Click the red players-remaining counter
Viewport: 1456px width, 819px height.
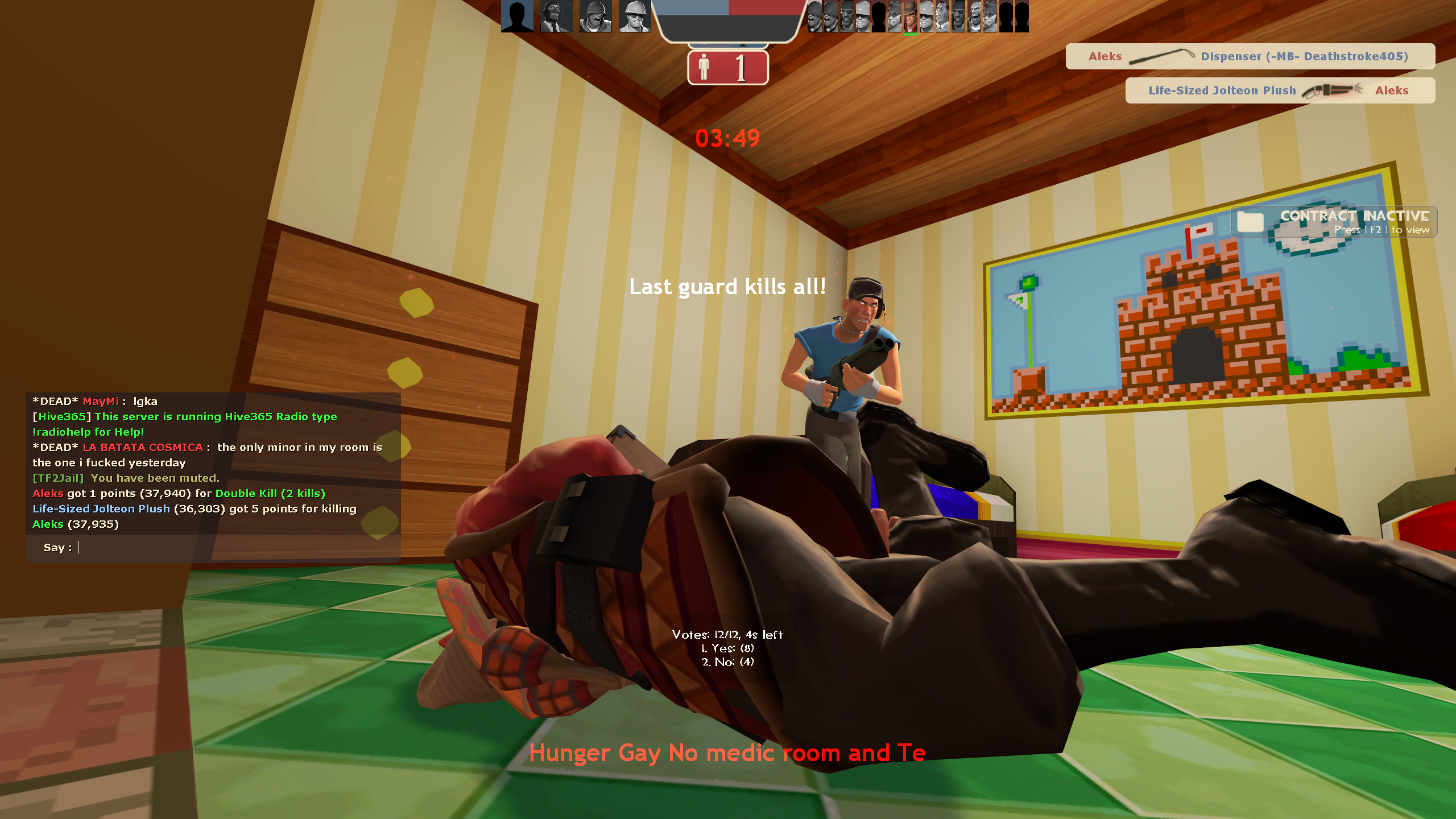click(727, 68)
